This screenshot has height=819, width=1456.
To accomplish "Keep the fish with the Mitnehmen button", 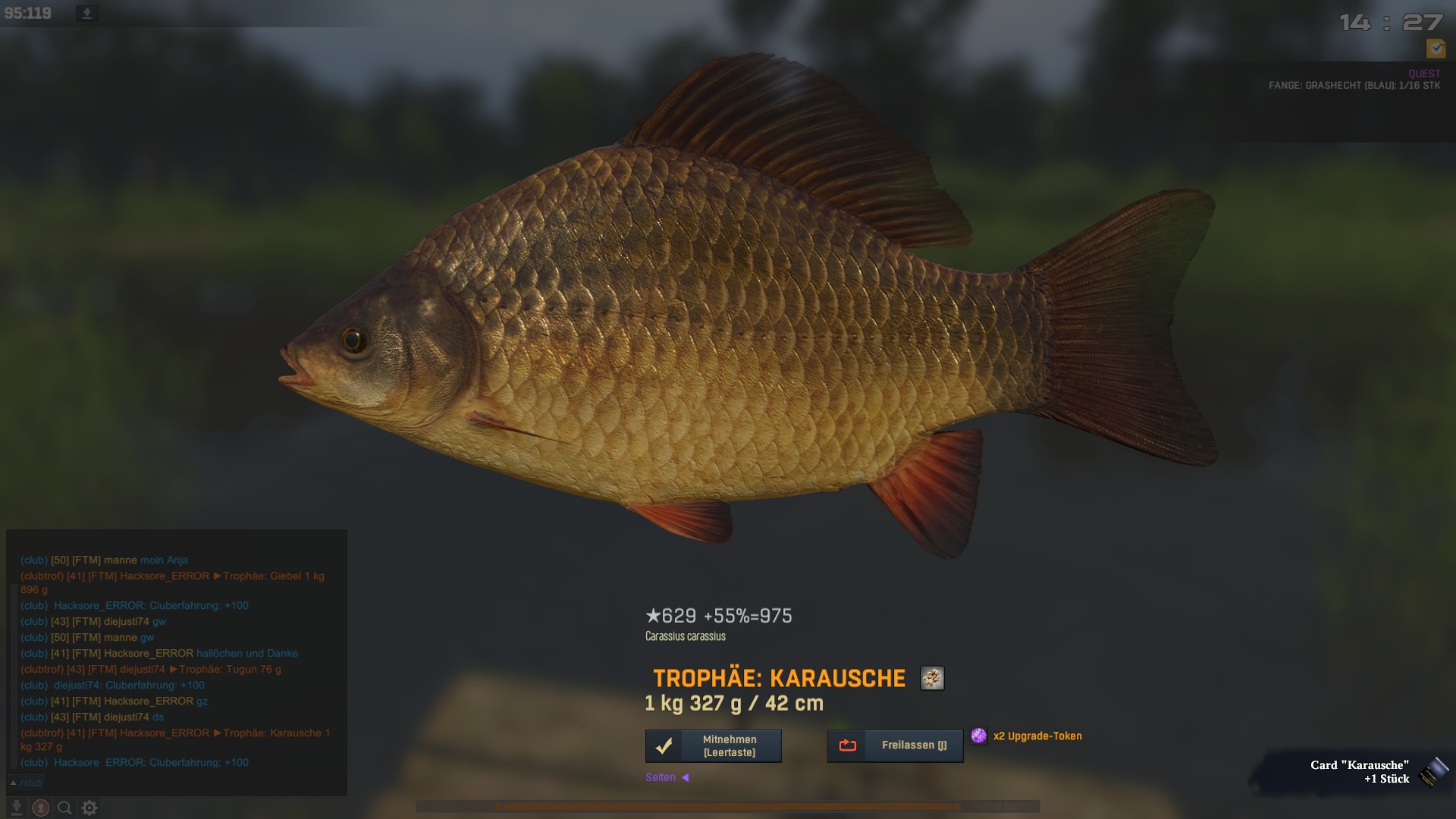I will point(713,746).
